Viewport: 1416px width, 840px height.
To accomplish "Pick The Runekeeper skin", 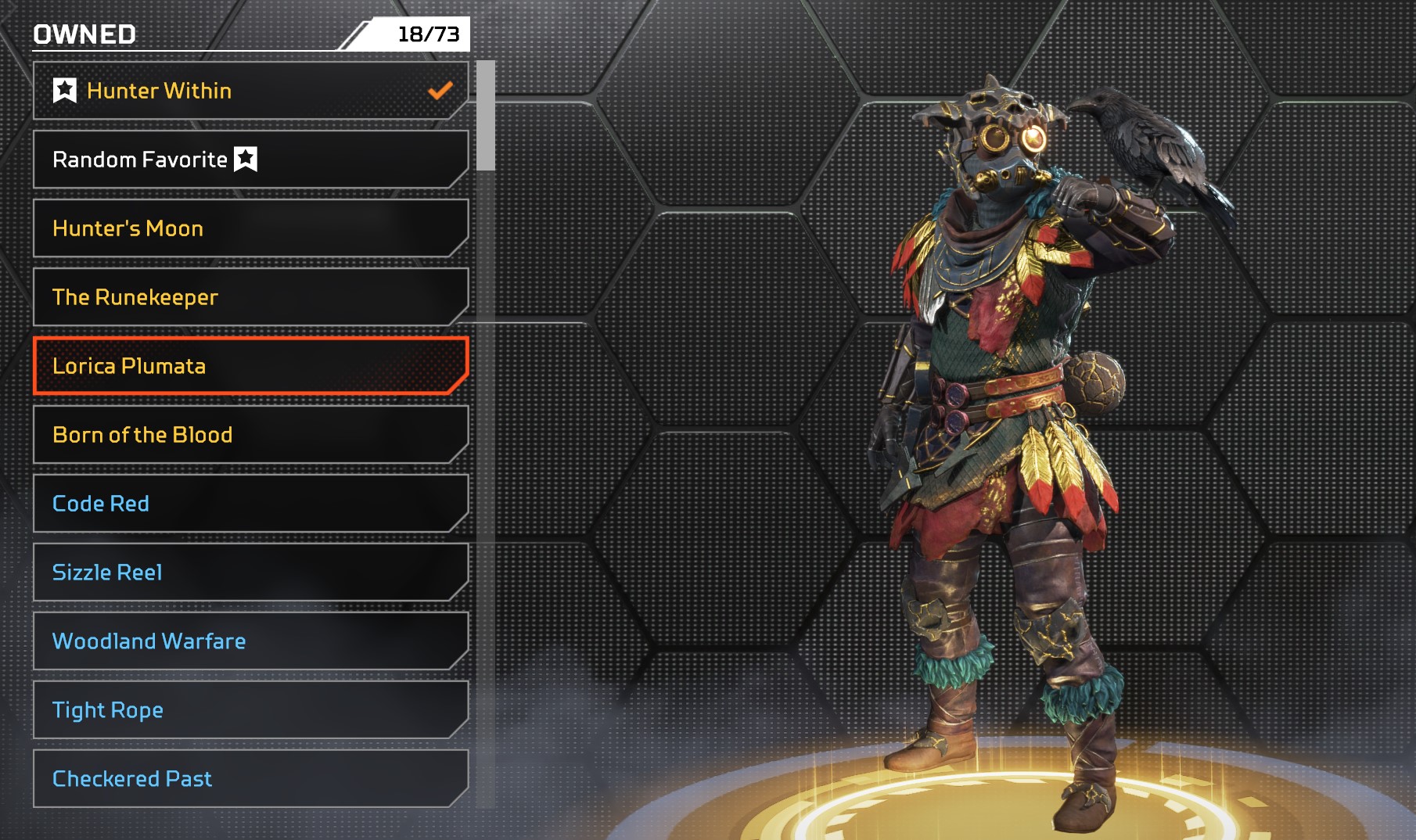I will tap(250, 297).
